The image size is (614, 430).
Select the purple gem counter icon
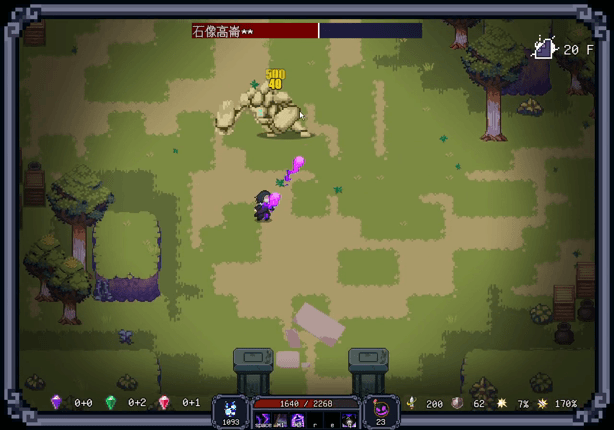tap(57, 403)
